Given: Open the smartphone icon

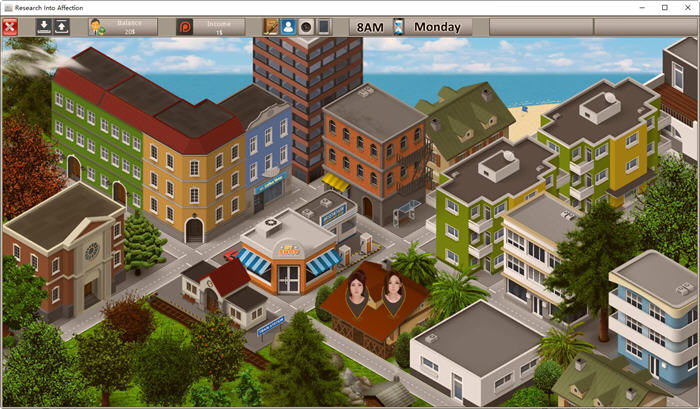Looking at the screenshot, I should click(x=324, y=27).
